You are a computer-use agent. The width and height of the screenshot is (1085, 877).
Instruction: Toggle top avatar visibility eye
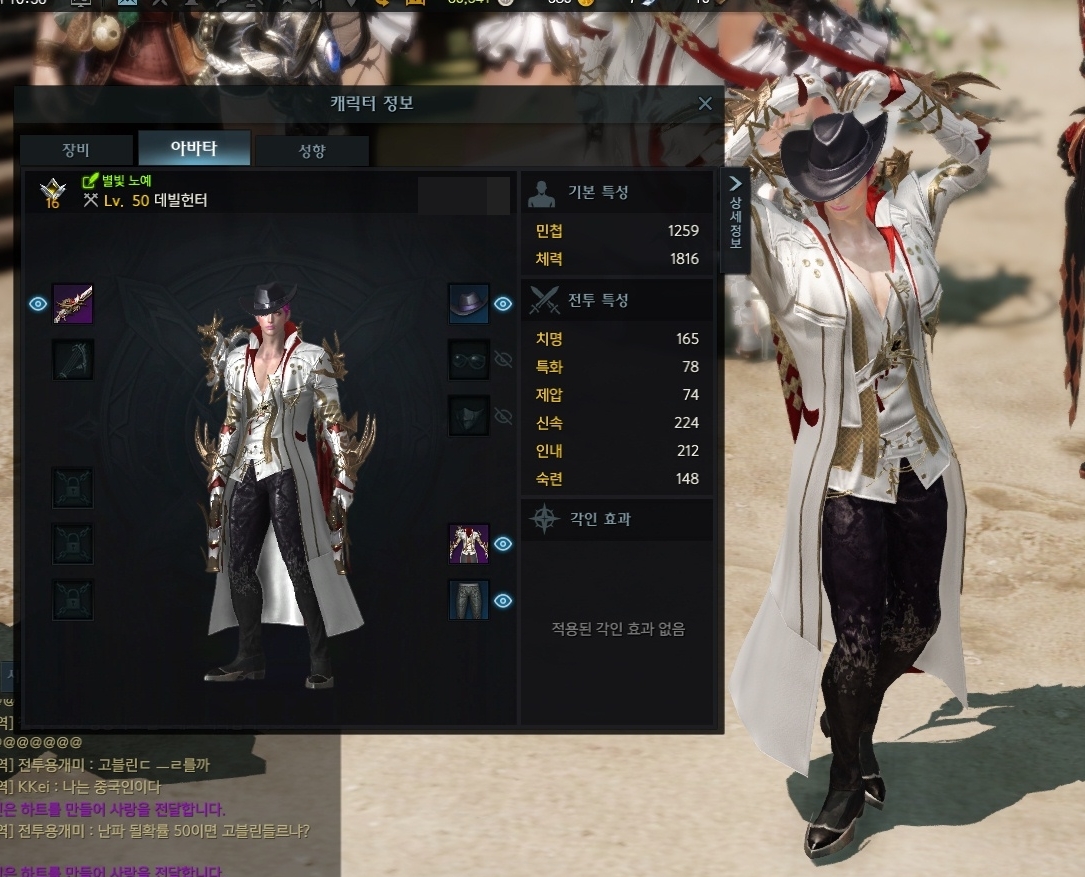pyautogui.click(x=503, y=544)
